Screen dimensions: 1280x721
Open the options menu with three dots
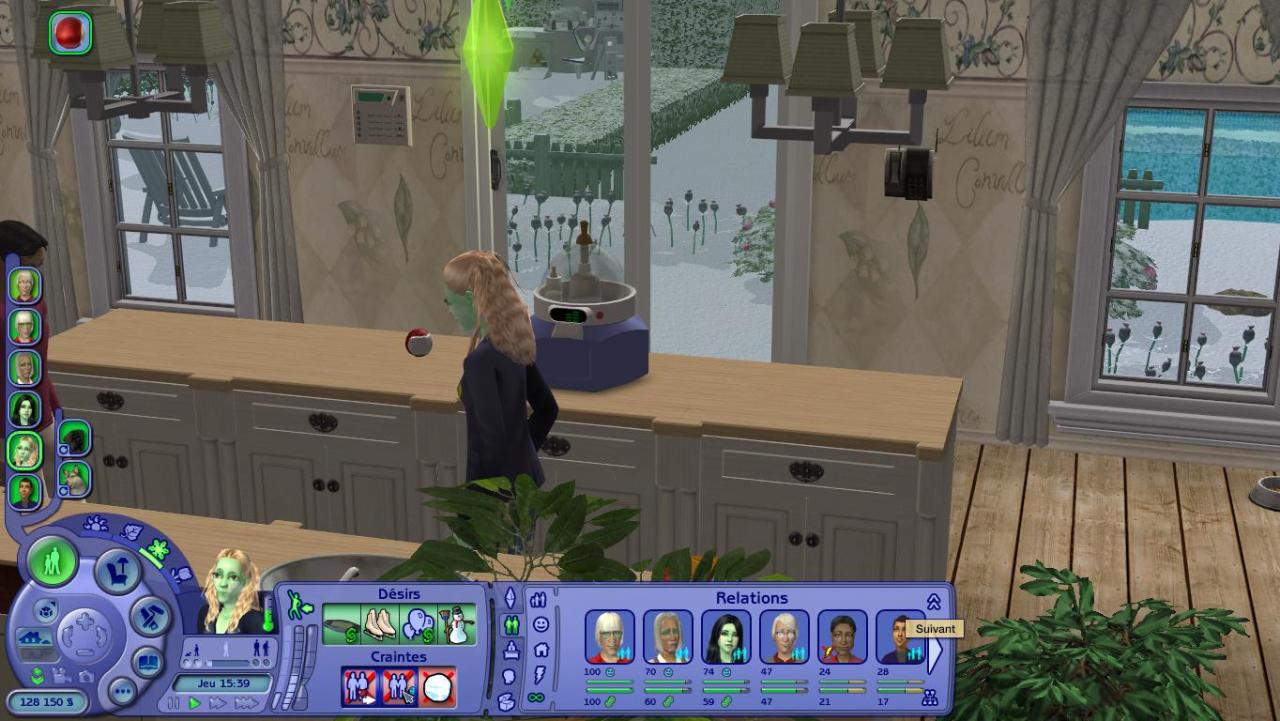pyautogui.click(x=122, y=690)
